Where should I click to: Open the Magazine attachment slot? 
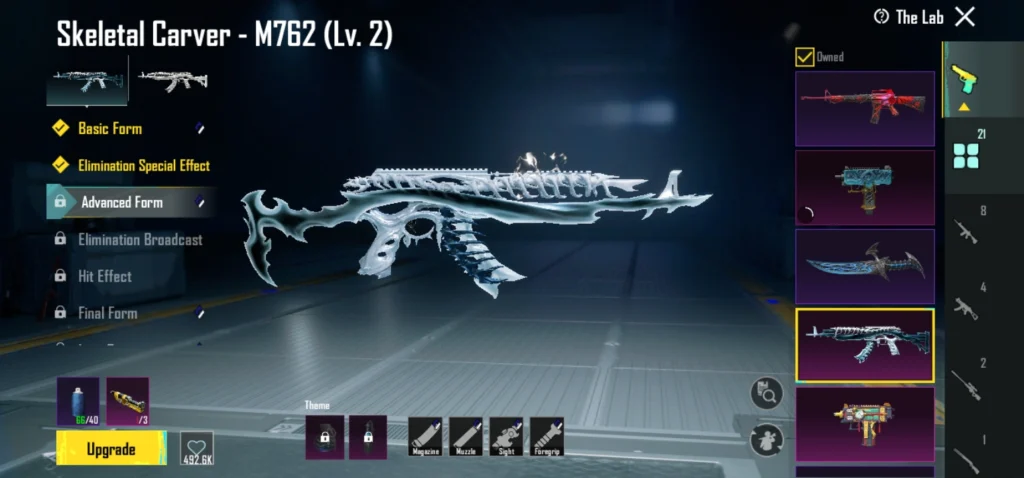coord(425,437)
